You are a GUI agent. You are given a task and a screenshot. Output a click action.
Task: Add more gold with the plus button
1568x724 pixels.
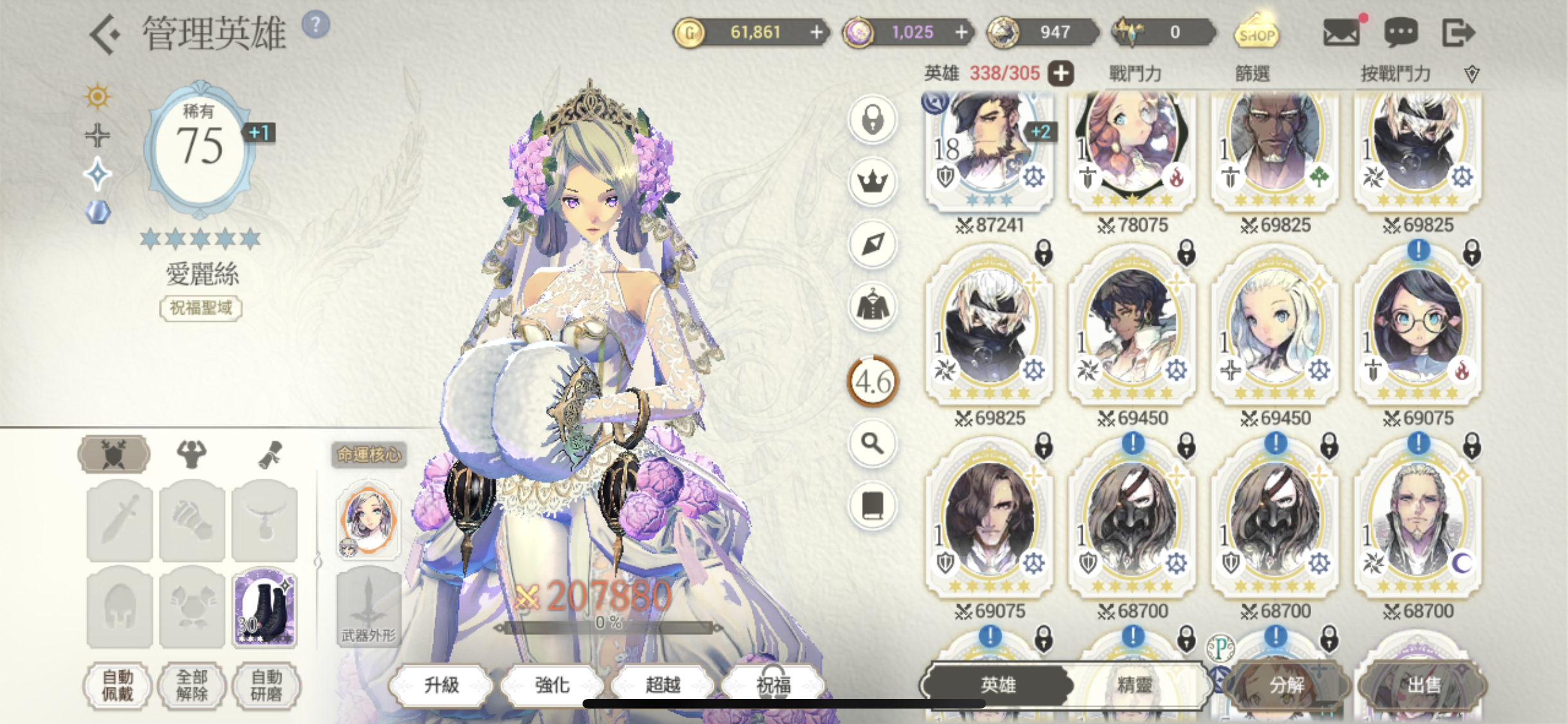click(x=816, y=32)
